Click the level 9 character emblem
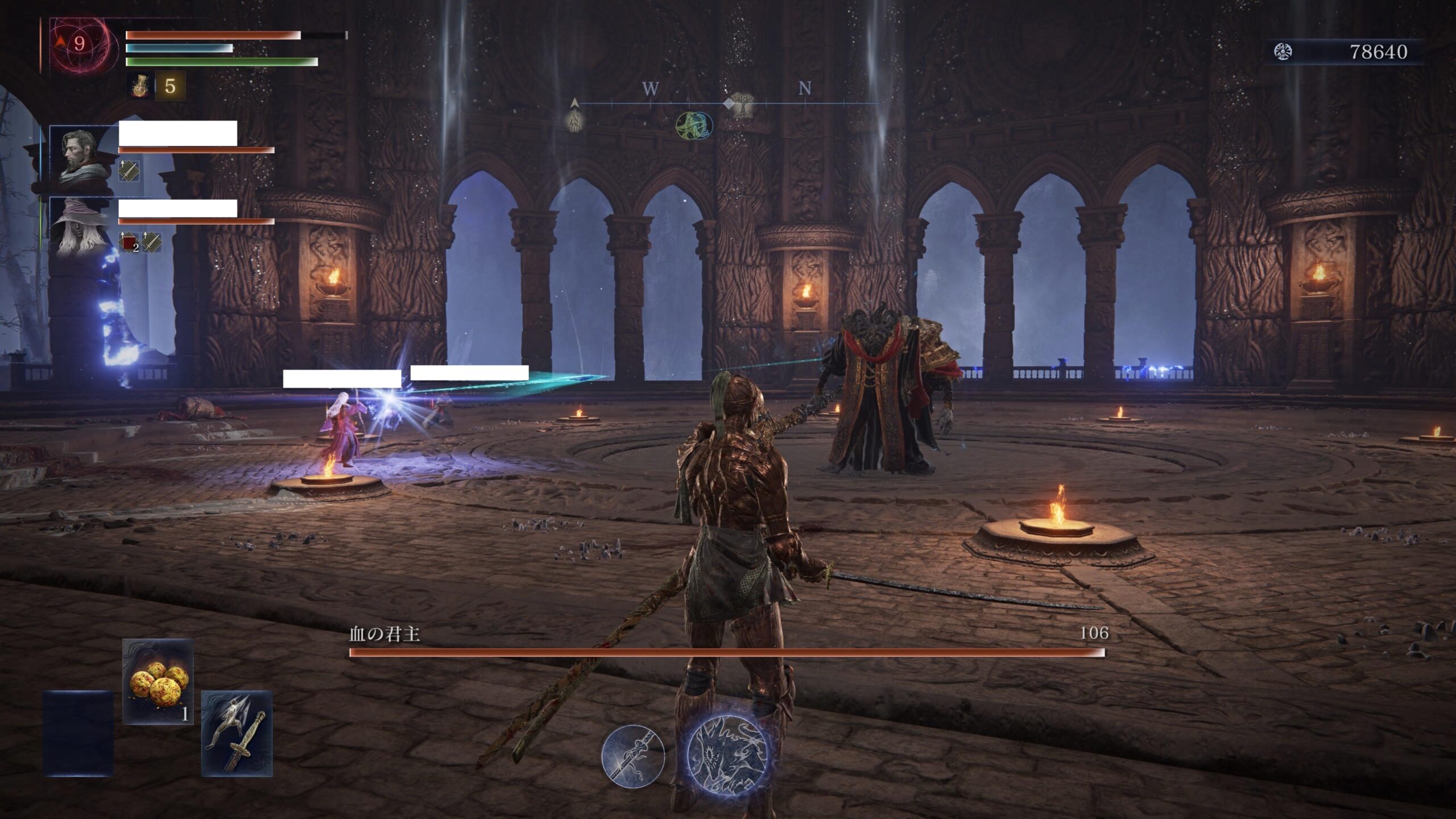This screenshot has width=1456, height=819. [78, 44]
